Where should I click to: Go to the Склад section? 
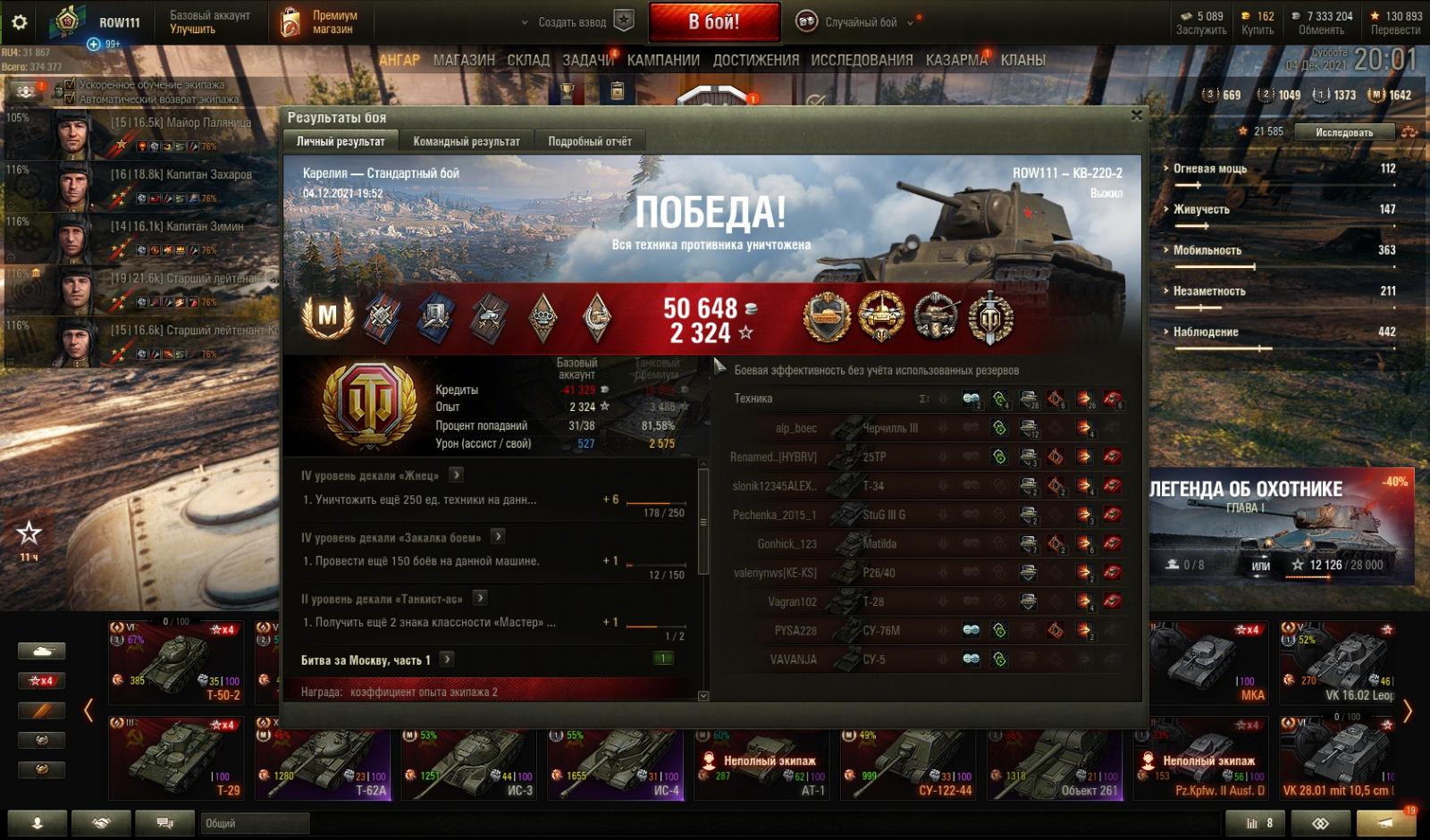528,60
